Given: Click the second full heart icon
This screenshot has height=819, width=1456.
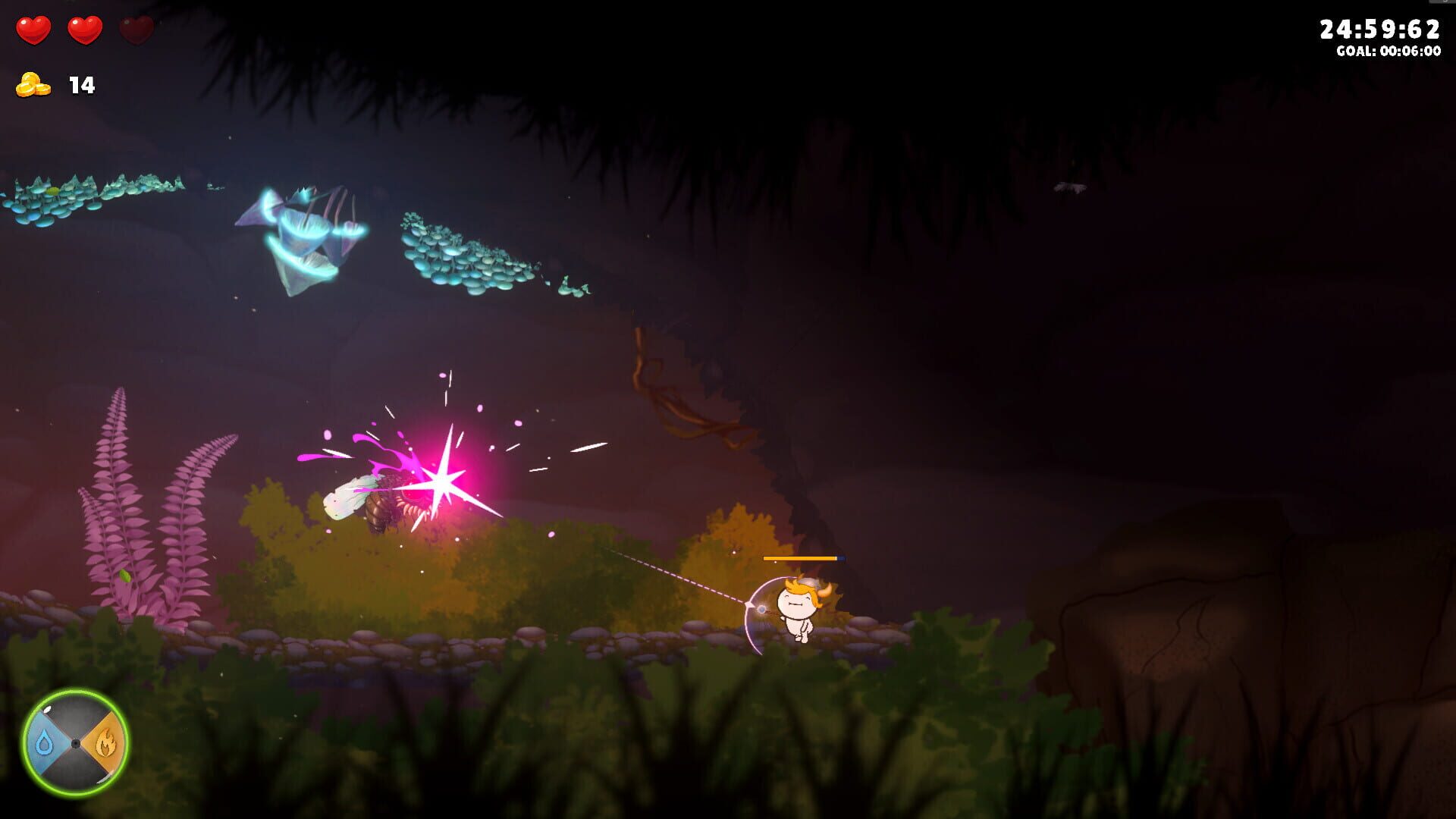Looking at the screenshot, I should click(83, 29).
